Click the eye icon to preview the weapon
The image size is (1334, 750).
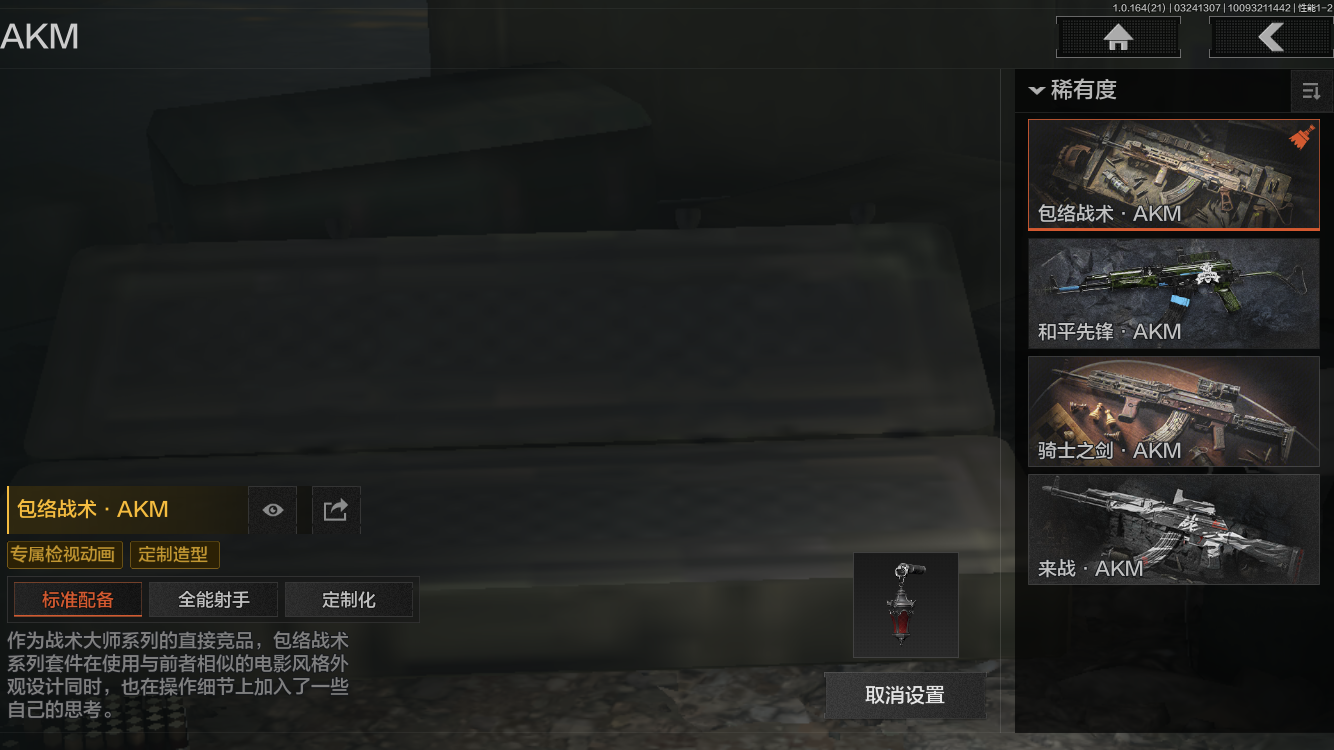pyautogui.click(x=272, y=510)
